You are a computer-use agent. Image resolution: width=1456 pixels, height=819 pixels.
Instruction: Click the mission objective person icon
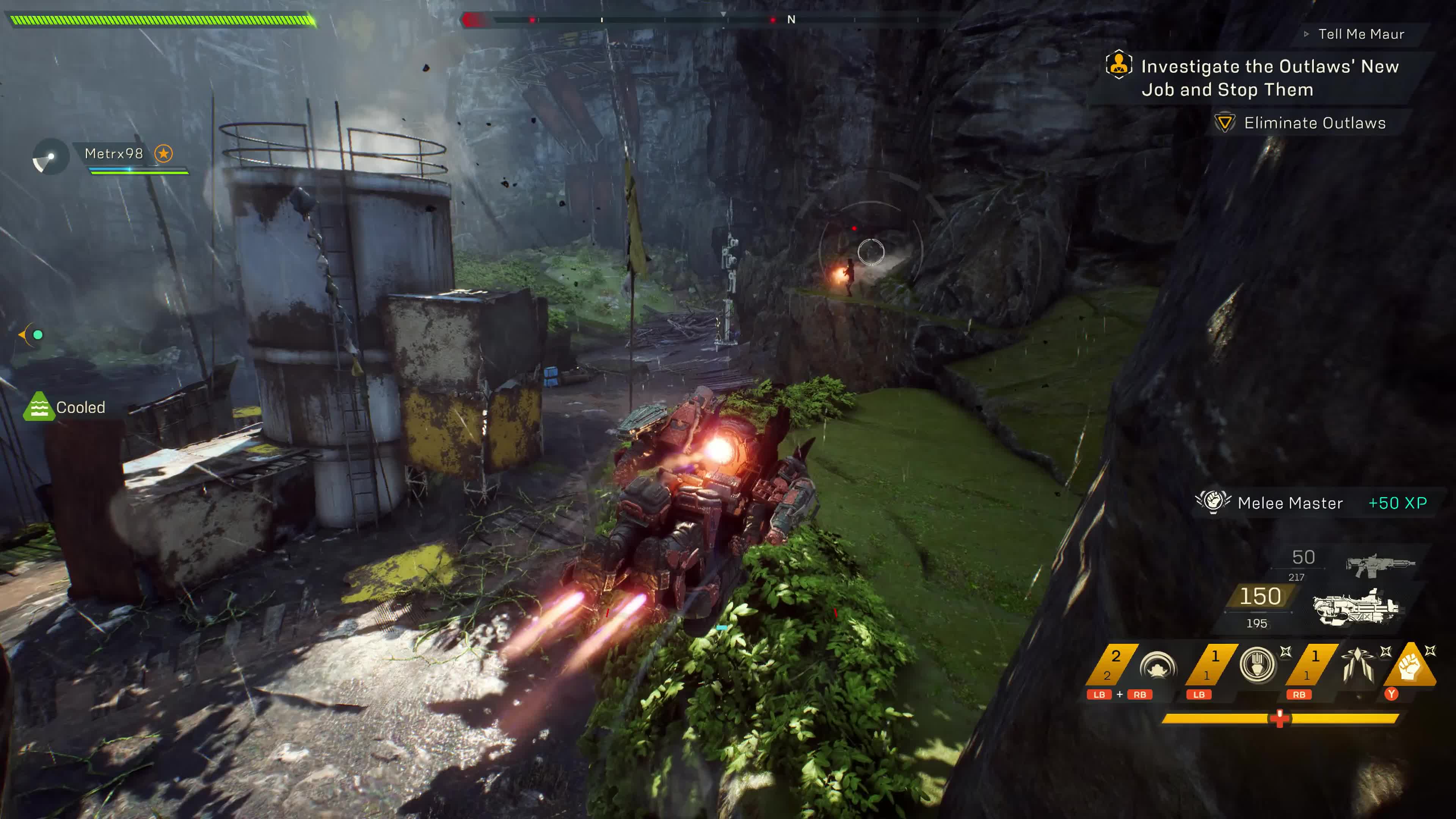tap(1119, 65)
